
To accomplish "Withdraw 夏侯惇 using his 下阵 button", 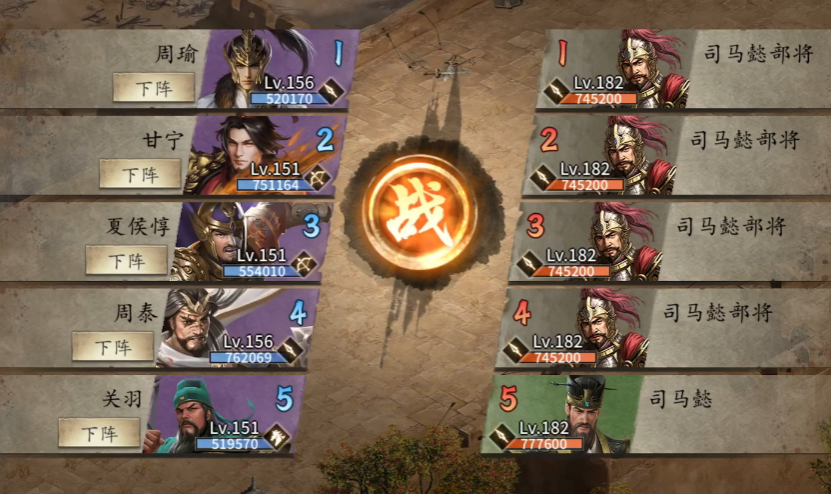I will pyautogui.click(x=126, y=260).
